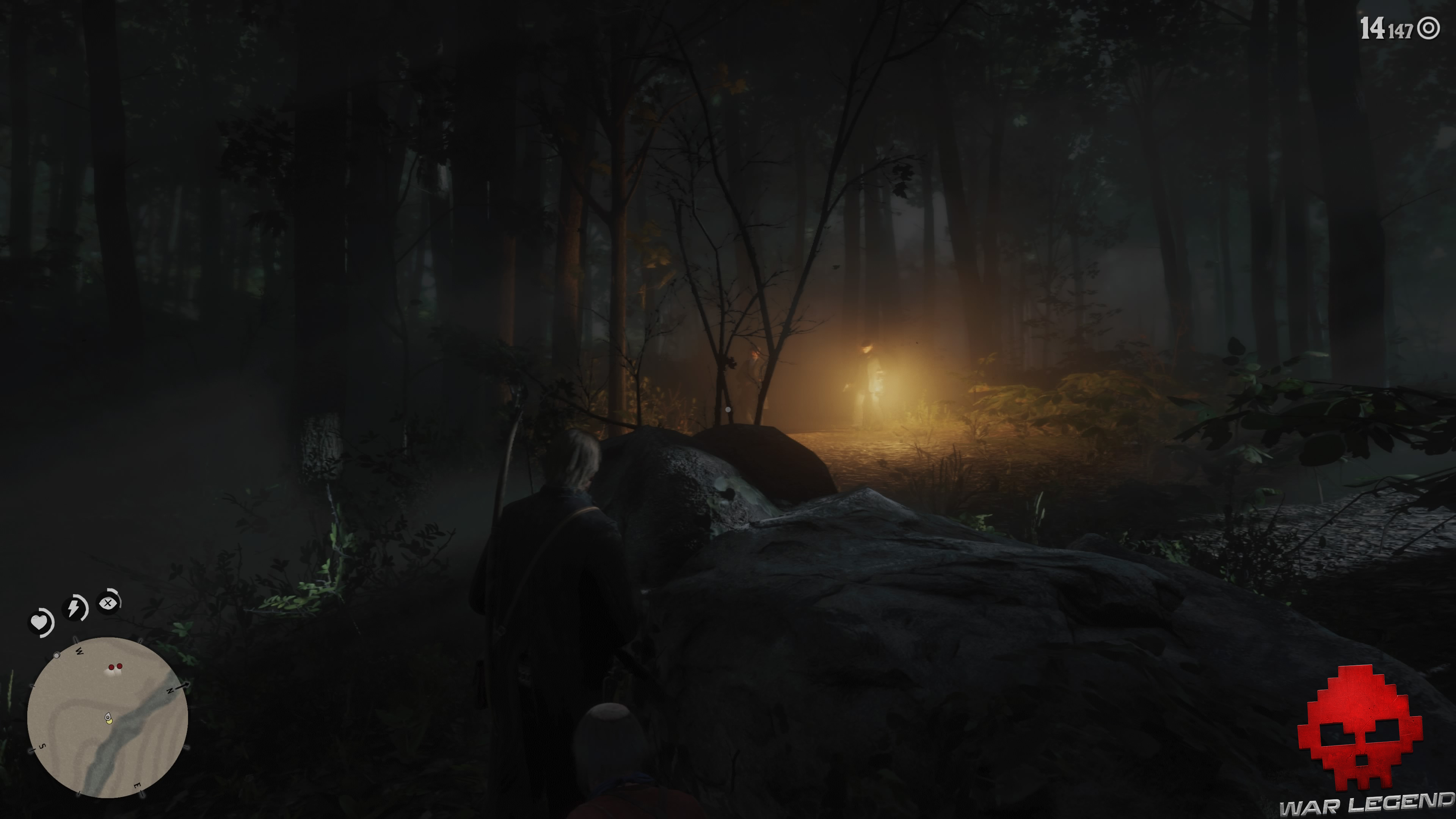Click the yellow waypoint marker on the minimap
The image size is (1456, 819).
109,722
